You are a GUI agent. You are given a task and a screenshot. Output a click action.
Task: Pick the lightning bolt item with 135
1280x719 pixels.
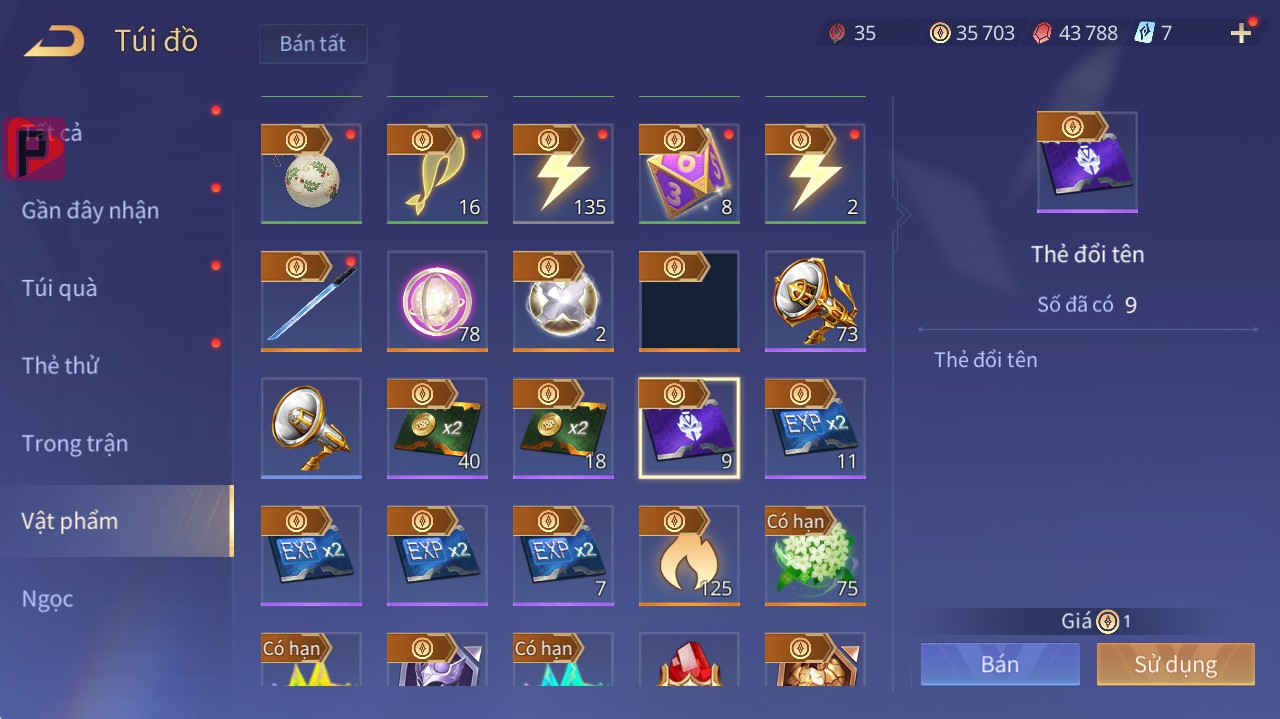[x=563, y=173]
